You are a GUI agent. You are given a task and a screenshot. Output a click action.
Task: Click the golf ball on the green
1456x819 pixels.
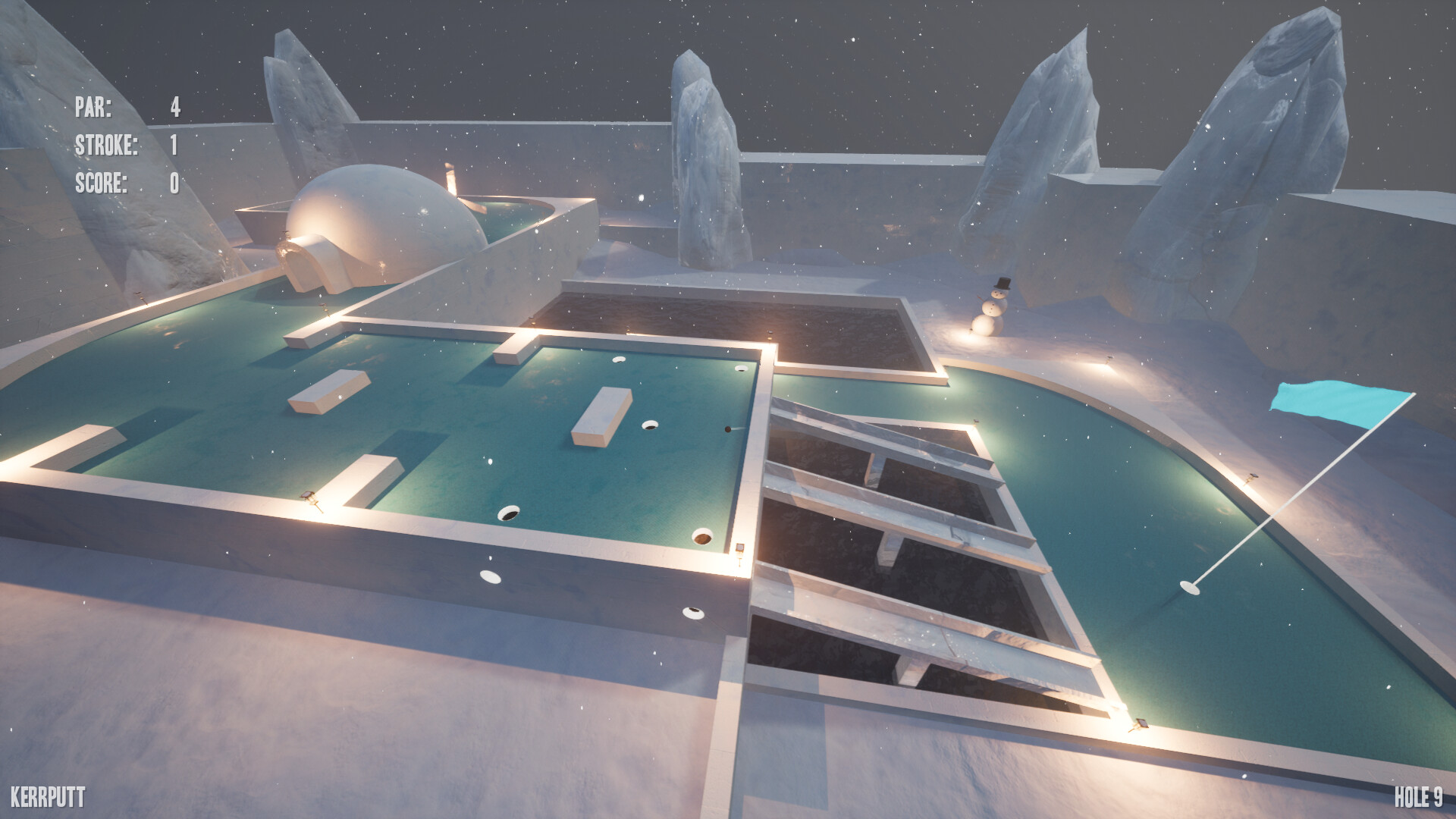(x=727, y=429)
